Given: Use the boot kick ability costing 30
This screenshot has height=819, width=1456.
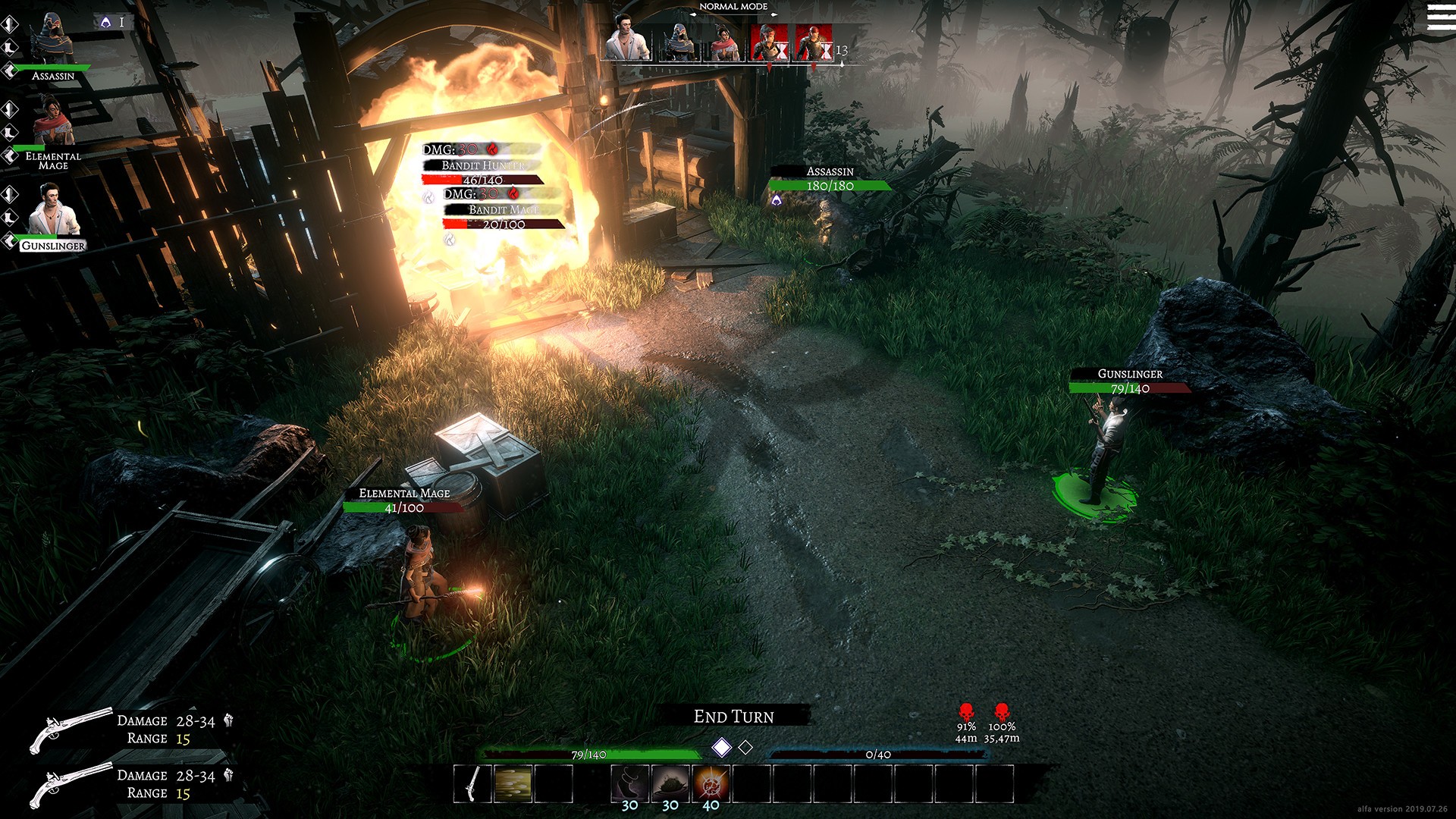Looking at the screenshot, I should [629, 783].
